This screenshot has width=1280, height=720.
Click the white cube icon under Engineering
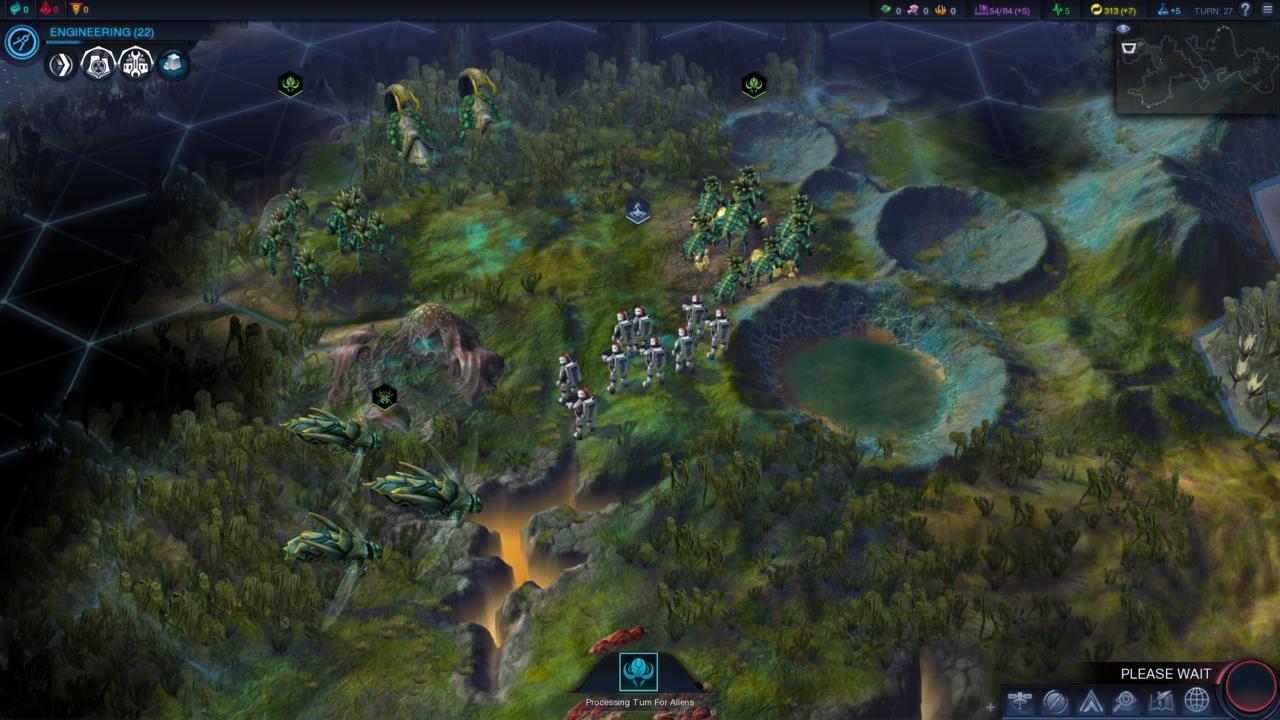pos(173,65)
